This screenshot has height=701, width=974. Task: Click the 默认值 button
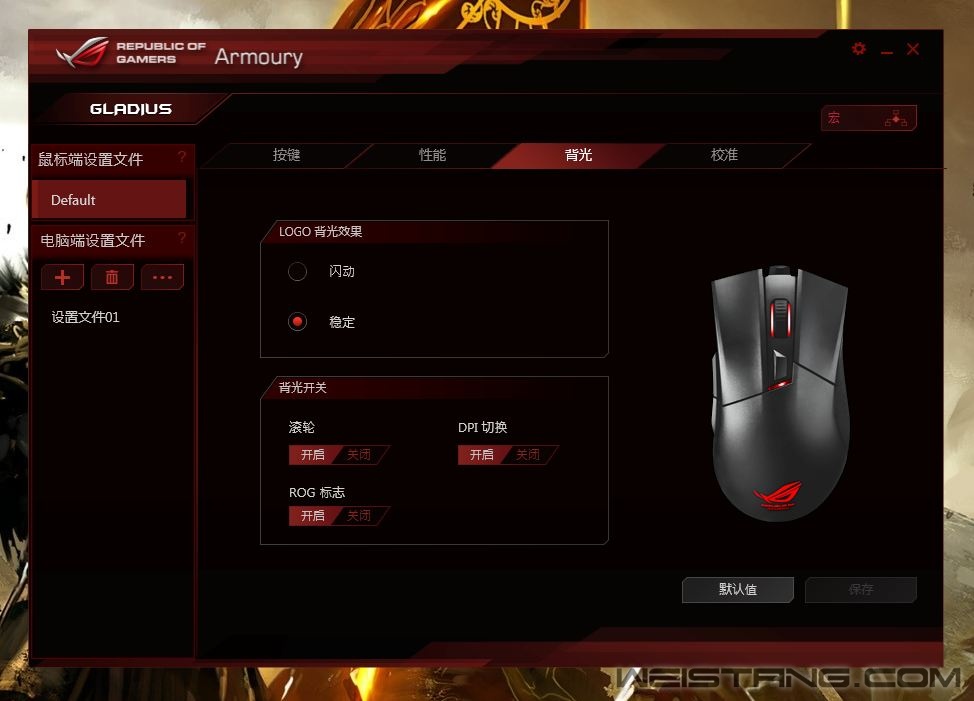[738, 590]
